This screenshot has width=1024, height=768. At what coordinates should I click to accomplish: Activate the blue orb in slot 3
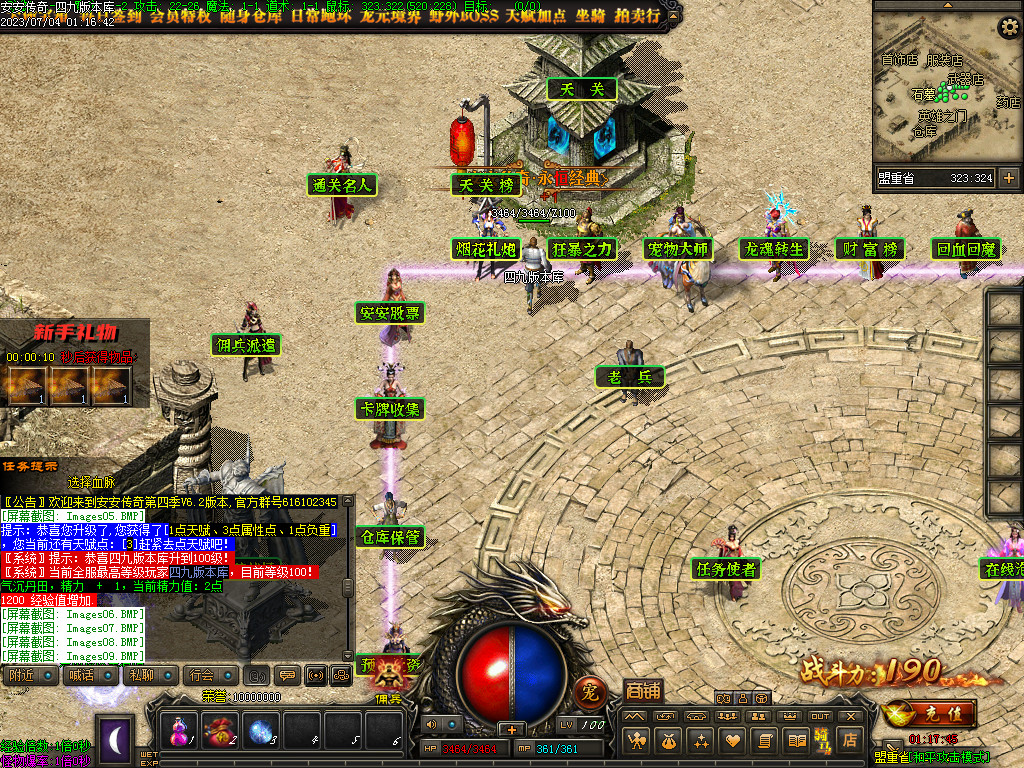tap(262, 730)
